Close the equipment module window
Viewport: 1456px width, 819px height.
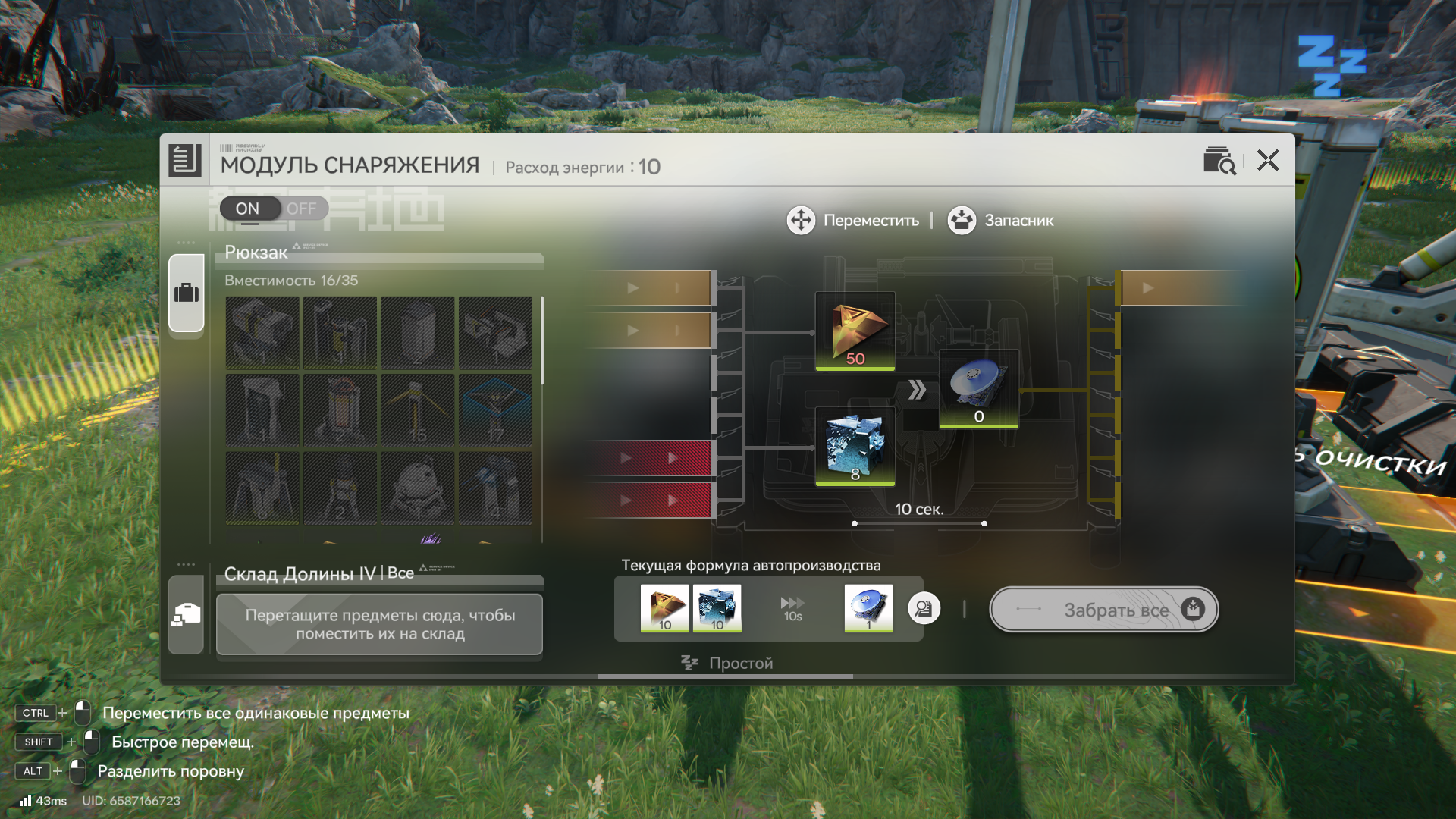pyautogui.click(x=1267, y=161)
